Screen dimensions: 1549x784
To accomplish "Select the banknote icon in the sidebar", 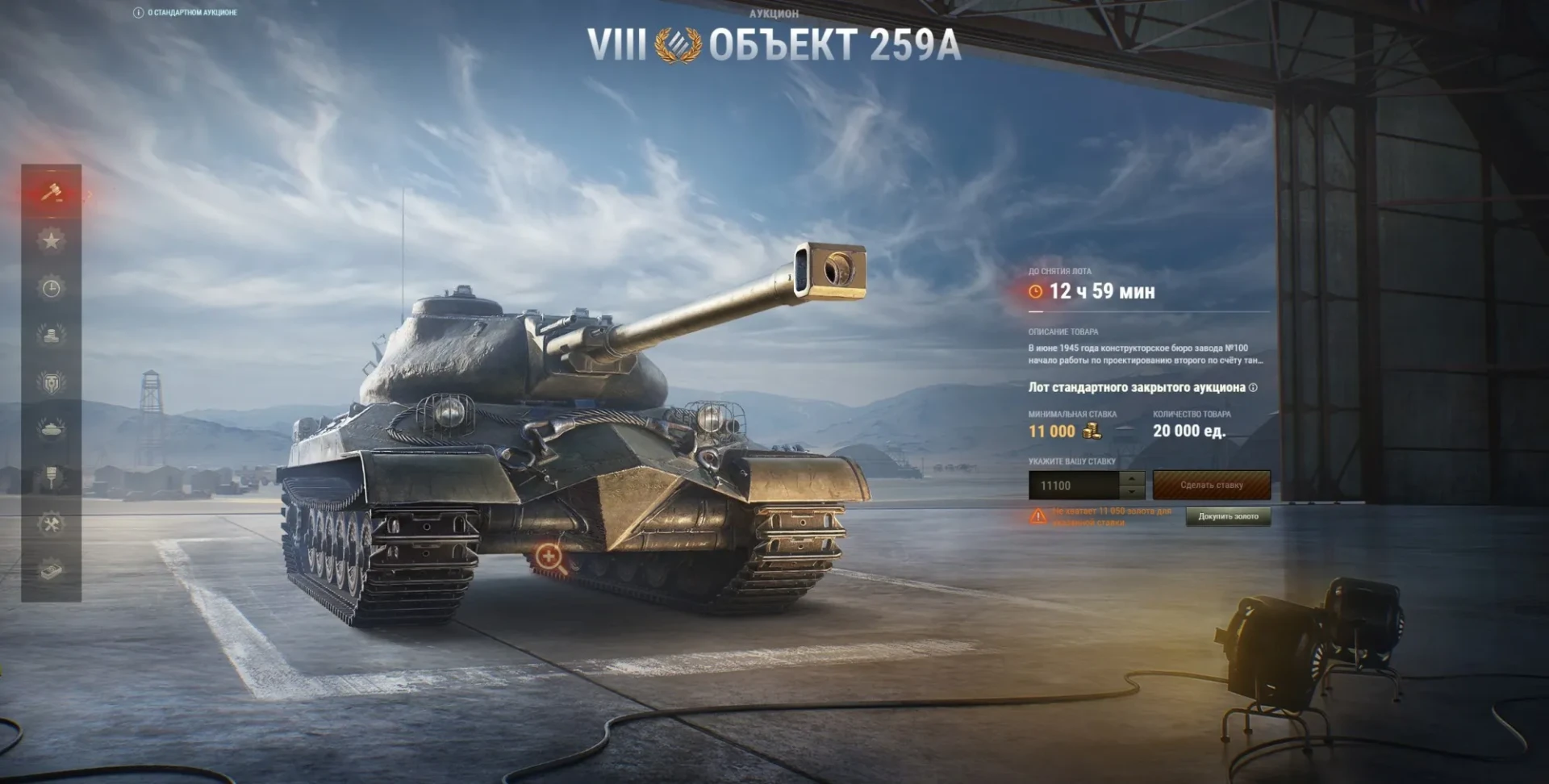I will pyautogui.click(x=52, y=571).
